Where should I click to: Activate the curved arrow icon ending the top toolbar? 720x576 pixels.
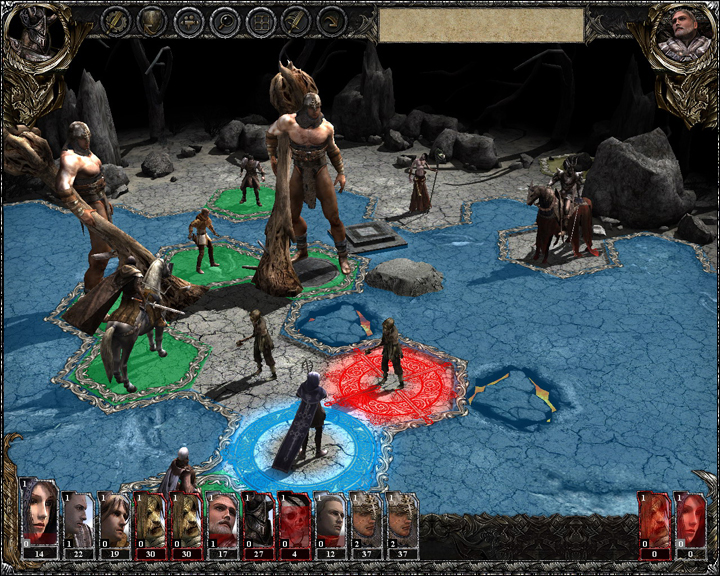pyautogui.click(x=332, y=21)
